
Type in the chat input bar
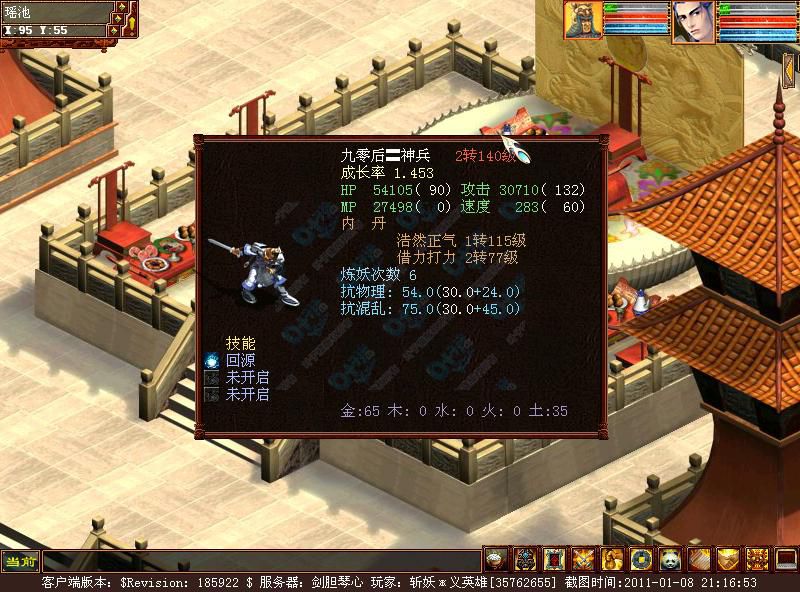tap(260, 560)
